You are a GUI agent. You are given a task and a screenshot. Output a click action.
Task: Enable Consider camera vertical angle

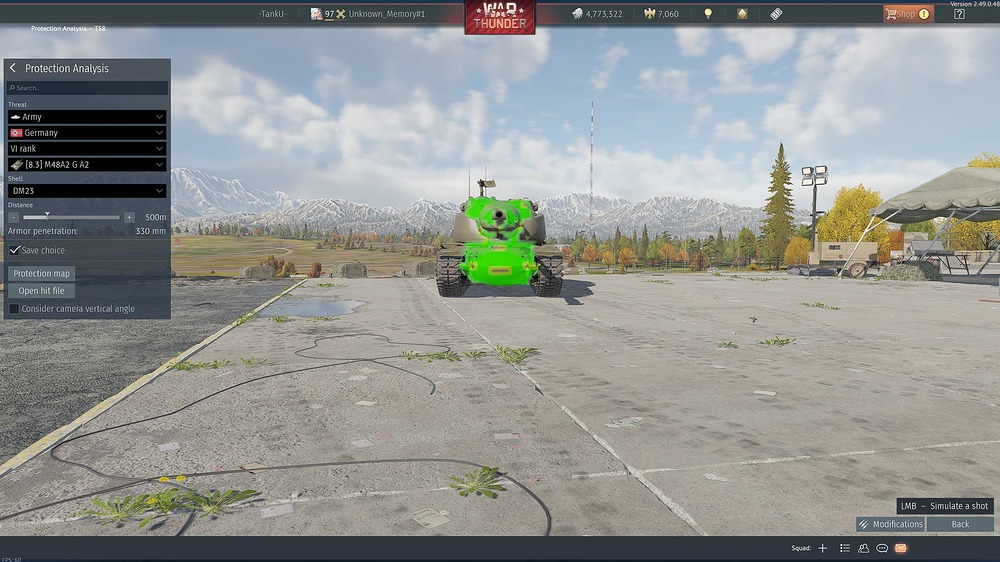[x=14, y=309]
